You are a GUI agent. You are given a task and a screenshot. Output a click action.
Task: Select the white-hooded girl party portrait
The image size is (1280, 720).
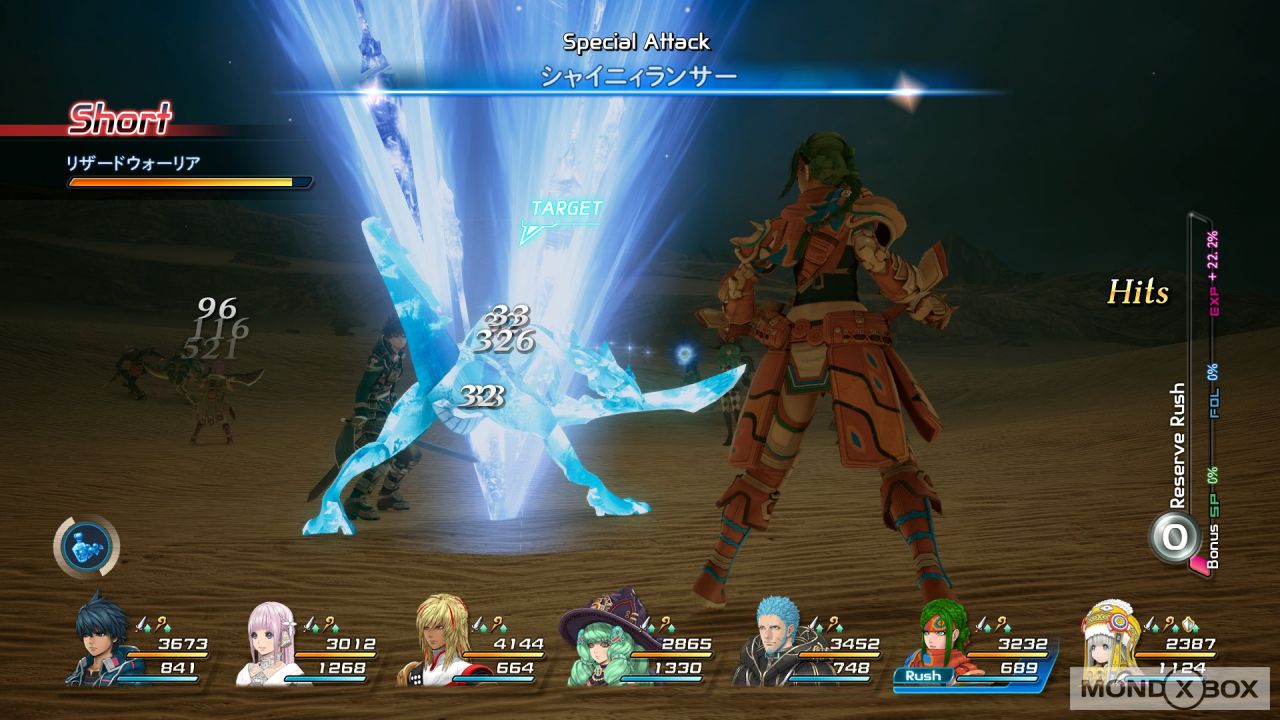(x=1110, y=640)
